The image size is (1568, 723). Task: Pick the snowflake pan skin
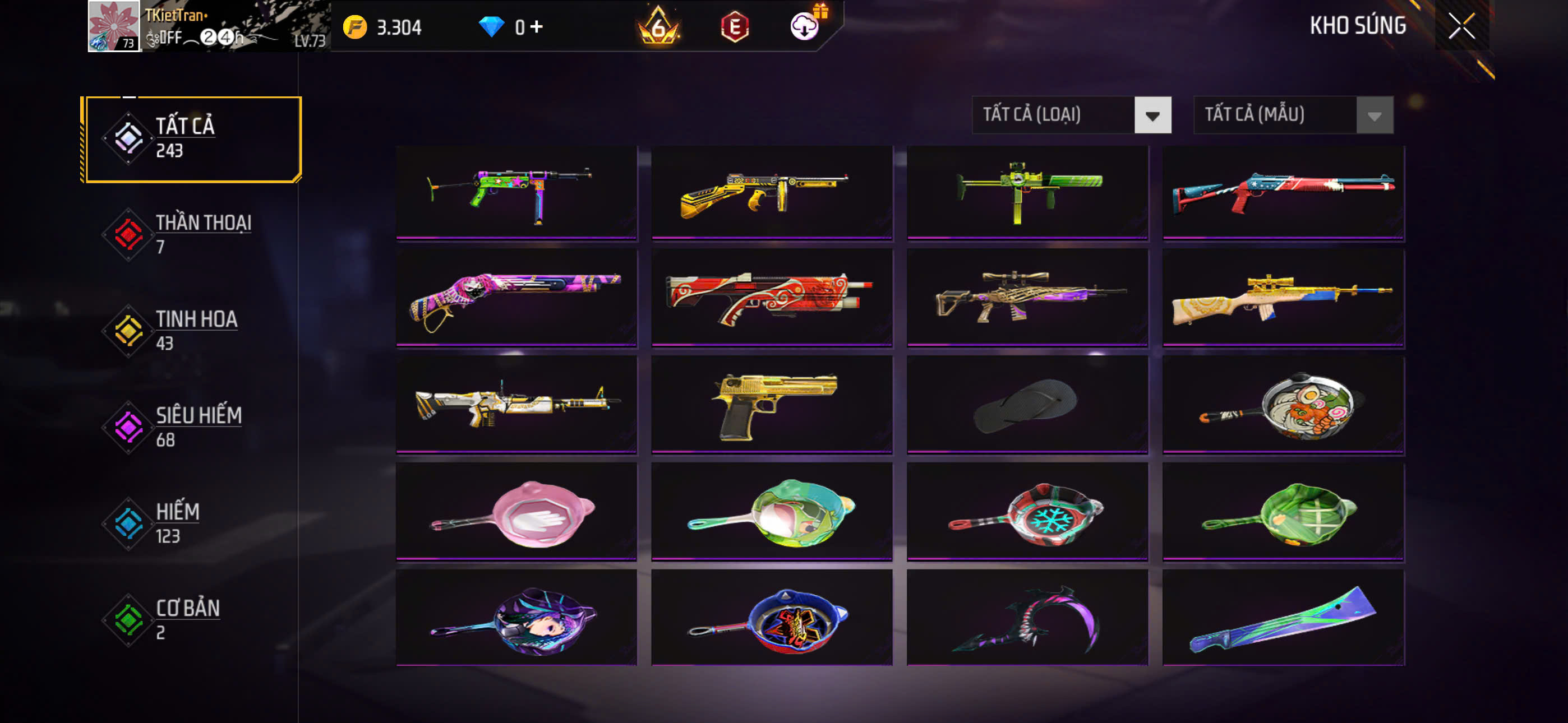click(1027, 511)
